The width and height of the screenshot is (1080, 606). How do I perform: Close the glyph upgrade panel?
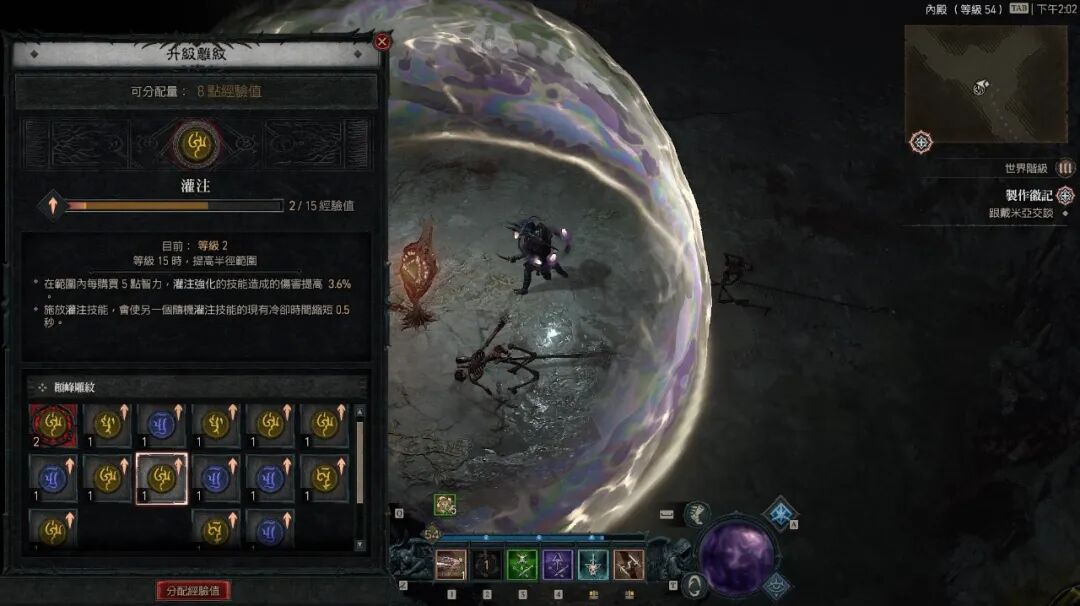click(x=382, y=42)
